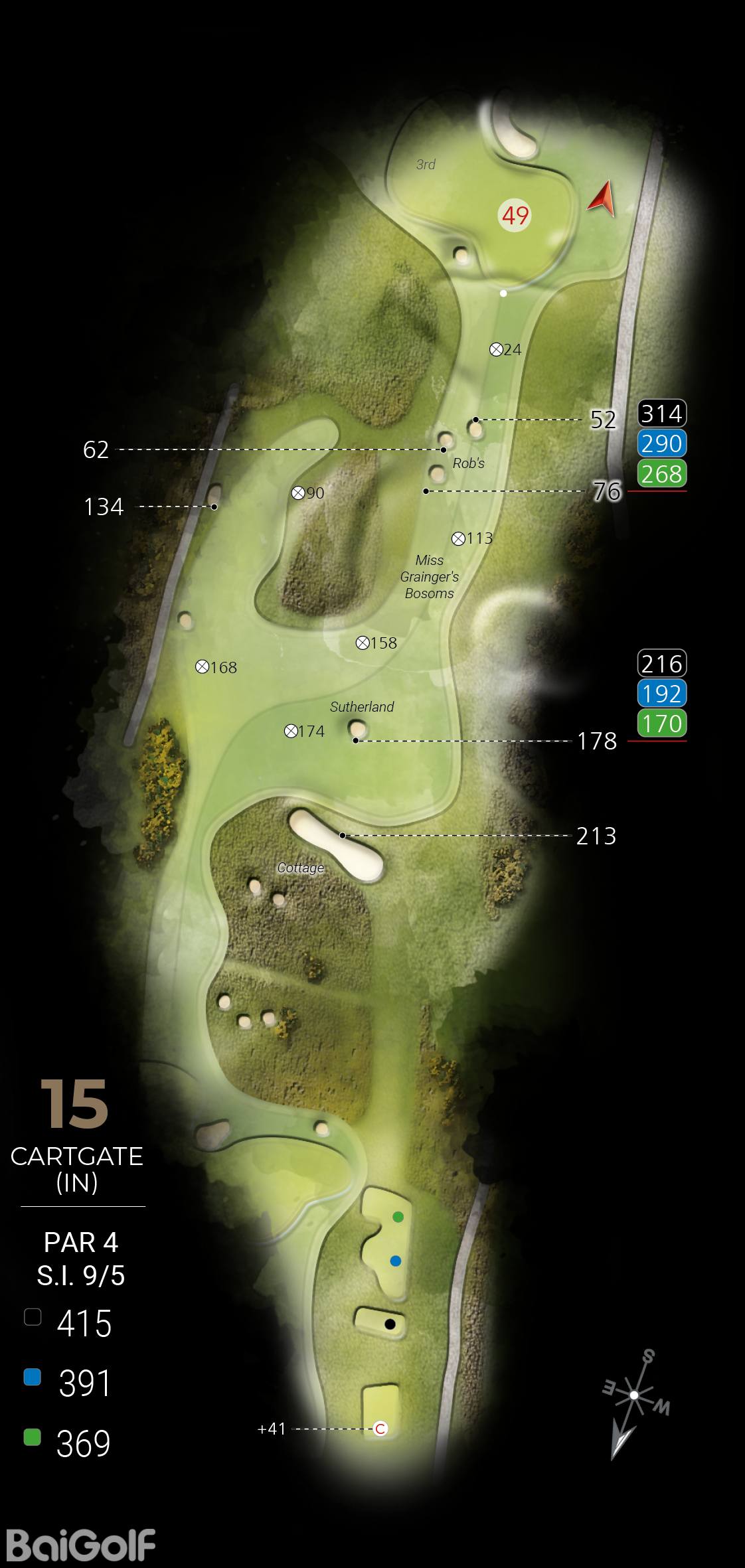
Task: Select the black tee 415 legend entry
Action: 68,1324
